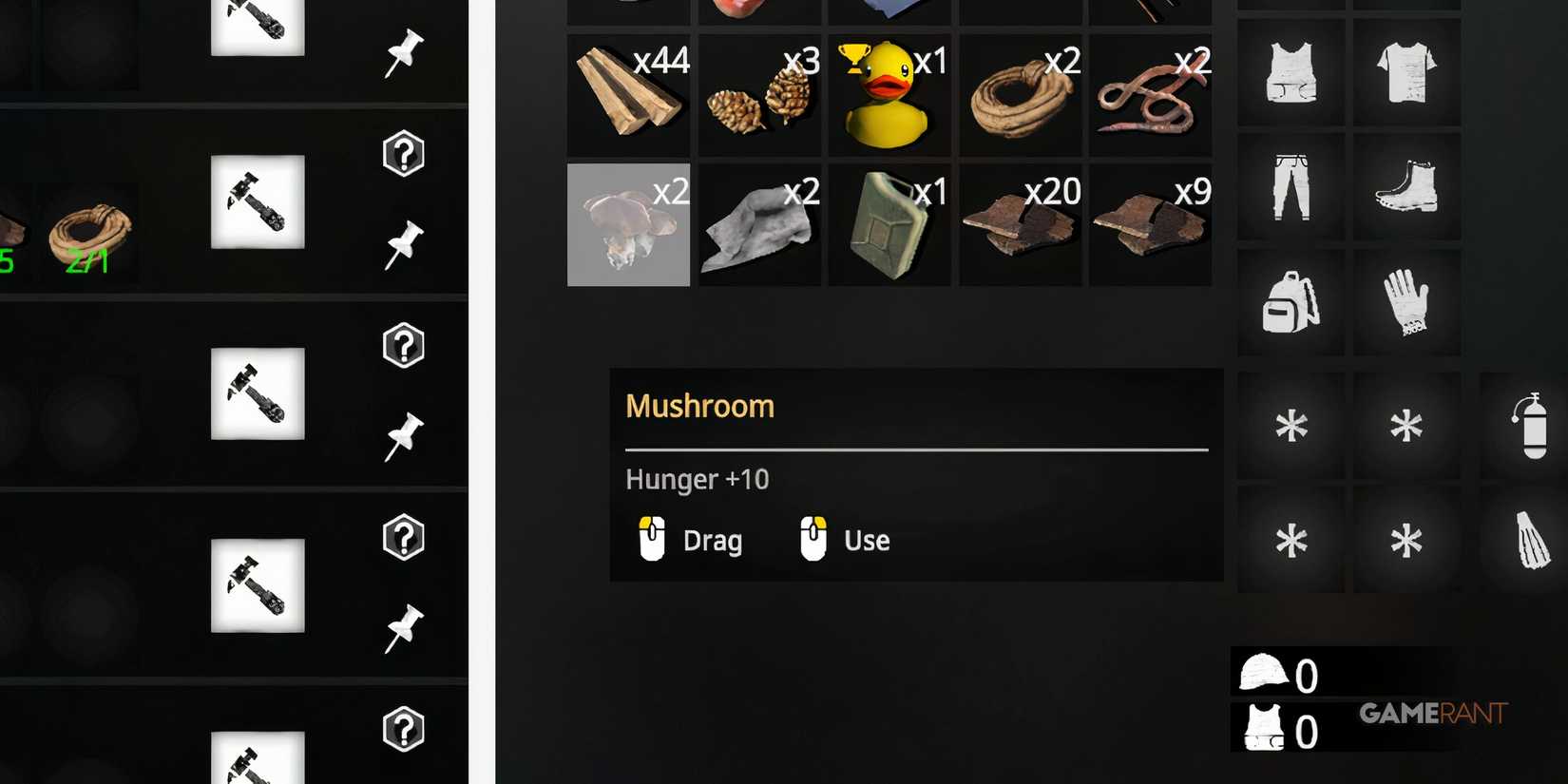The image size is (1568, 784).
Task: Select the armor vest equipment slot
Action: (1290, 71)
